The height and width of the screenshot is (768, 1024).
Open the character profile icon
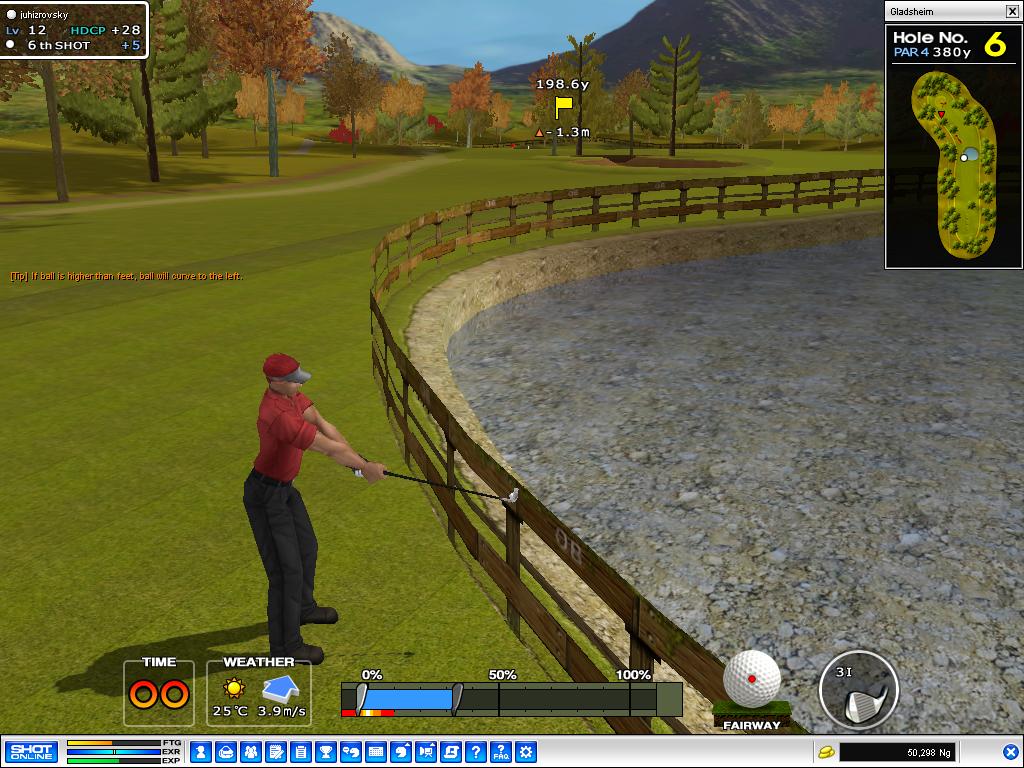[201, 751]
